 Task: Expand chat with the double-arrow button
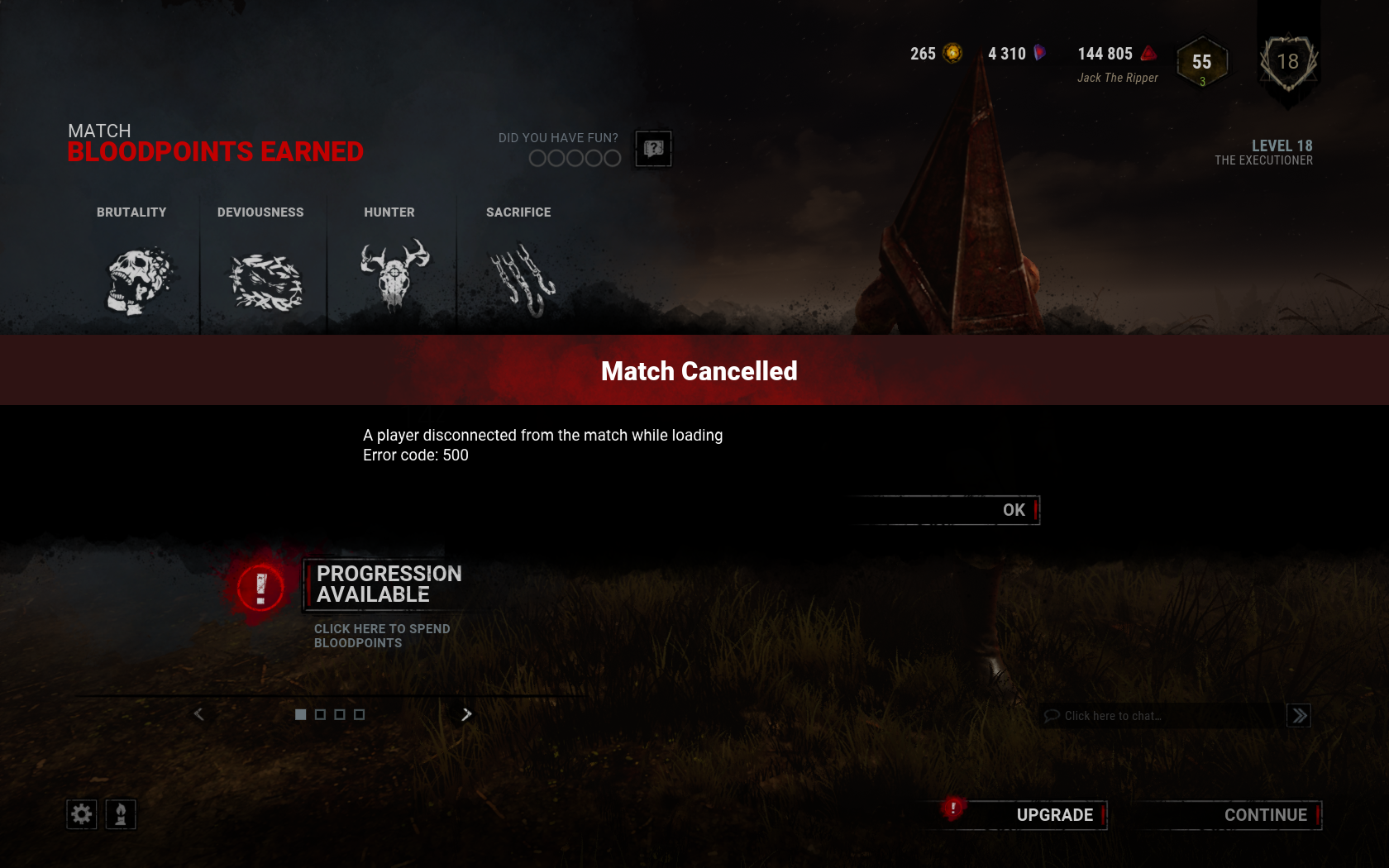(x=1299, y=716)
